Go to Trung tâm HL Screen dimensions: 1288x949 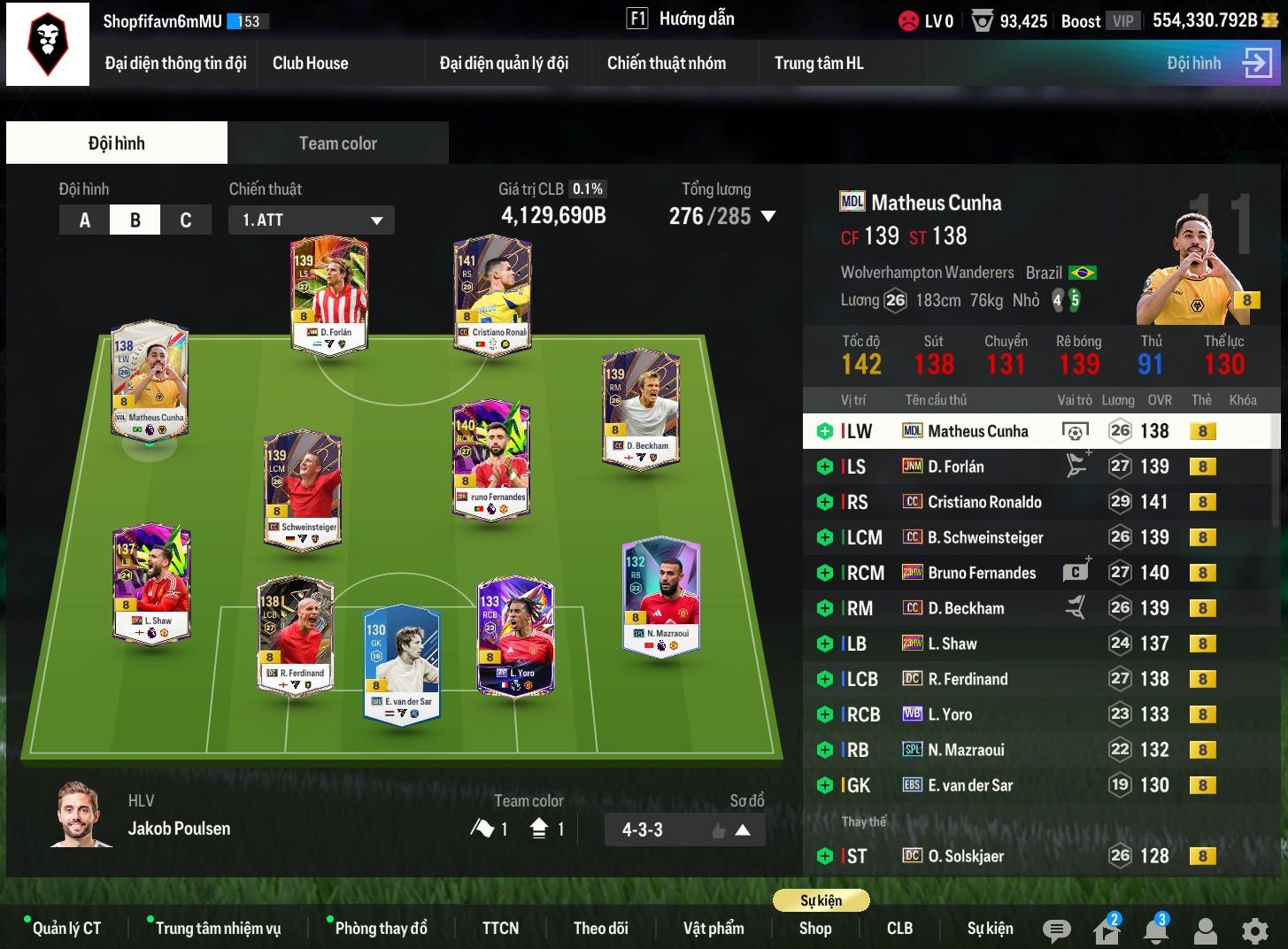tap(818, 63)
